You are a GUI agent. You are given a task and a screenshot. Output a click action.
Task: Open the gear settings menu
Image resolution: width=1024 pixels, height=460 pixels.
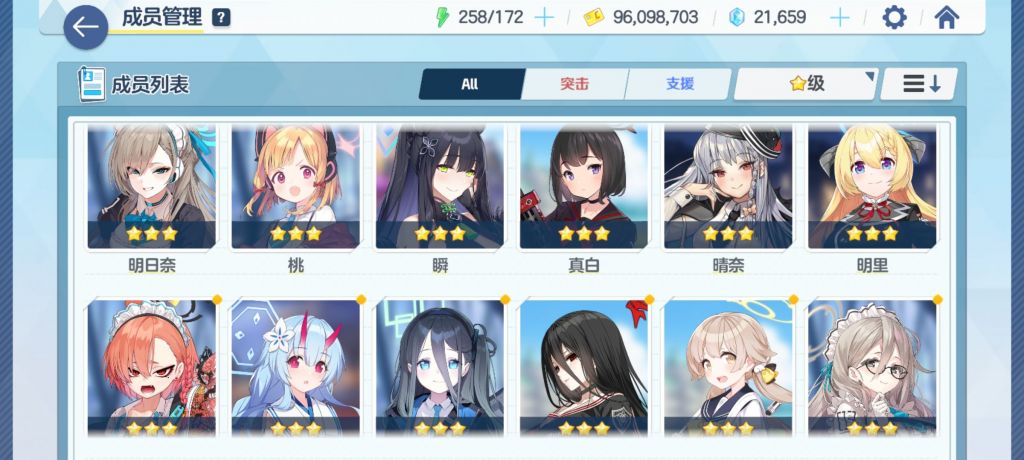894,17
